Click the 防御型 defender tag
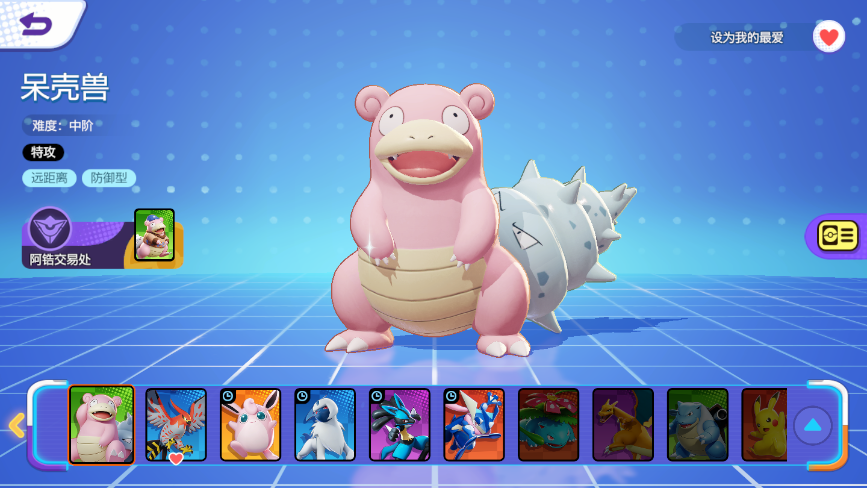Viewport: 867px width, 488px height. tap(109, 178)
